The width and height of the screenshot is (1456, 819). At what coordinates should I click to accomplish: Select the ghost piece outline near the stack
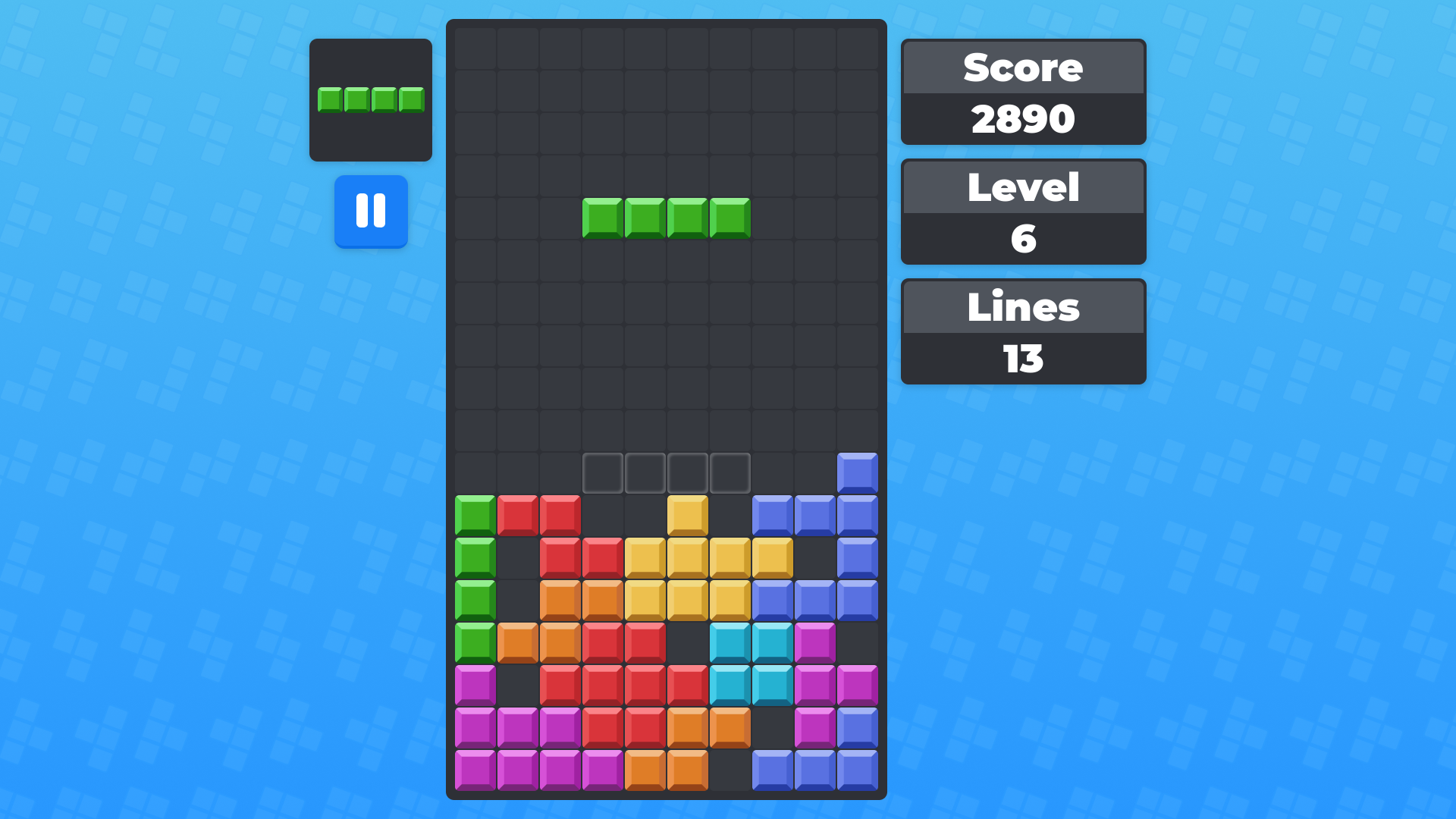tap(667, 472)
